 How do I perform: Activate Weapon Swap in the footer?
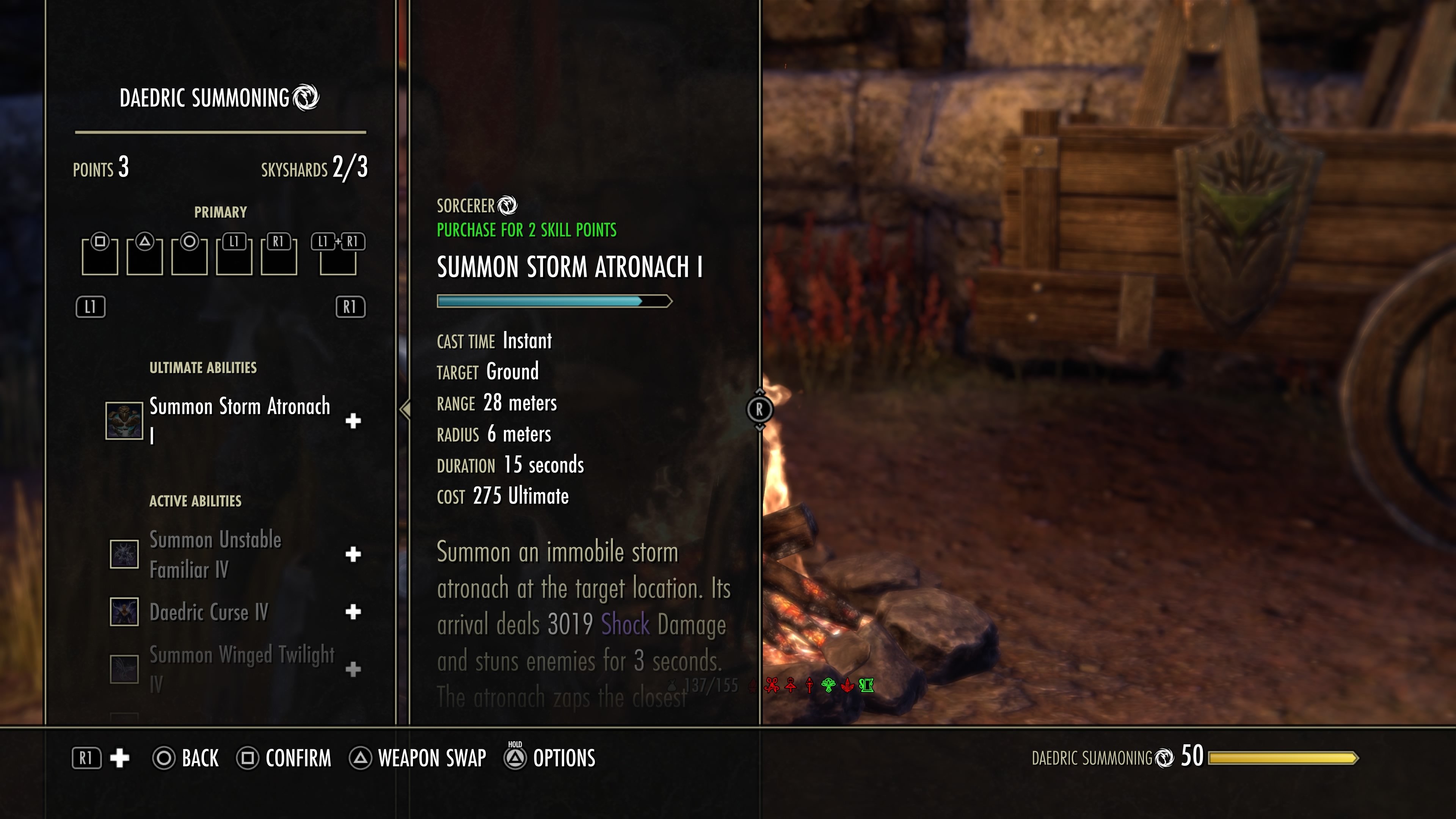tap(418, 758)
